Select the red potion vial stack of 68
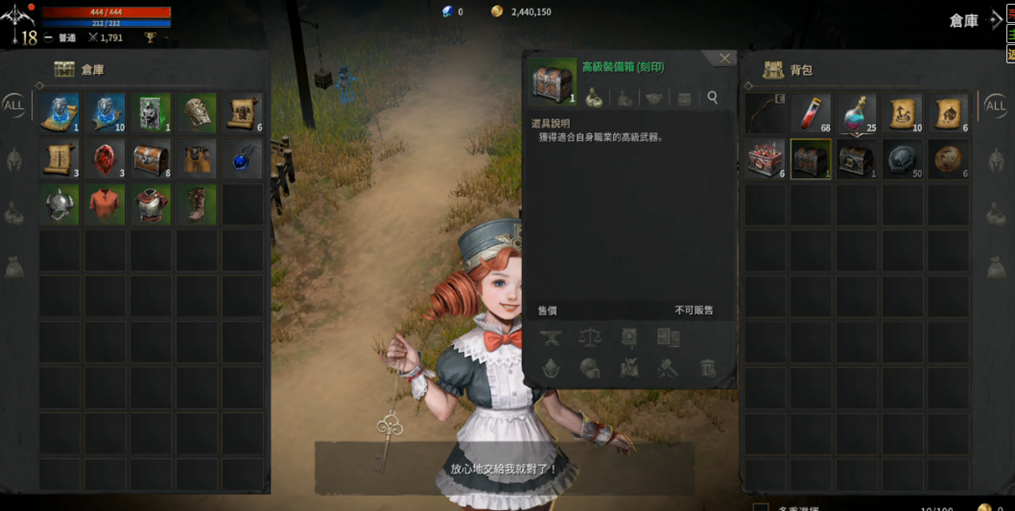 [x=811, y=114]
